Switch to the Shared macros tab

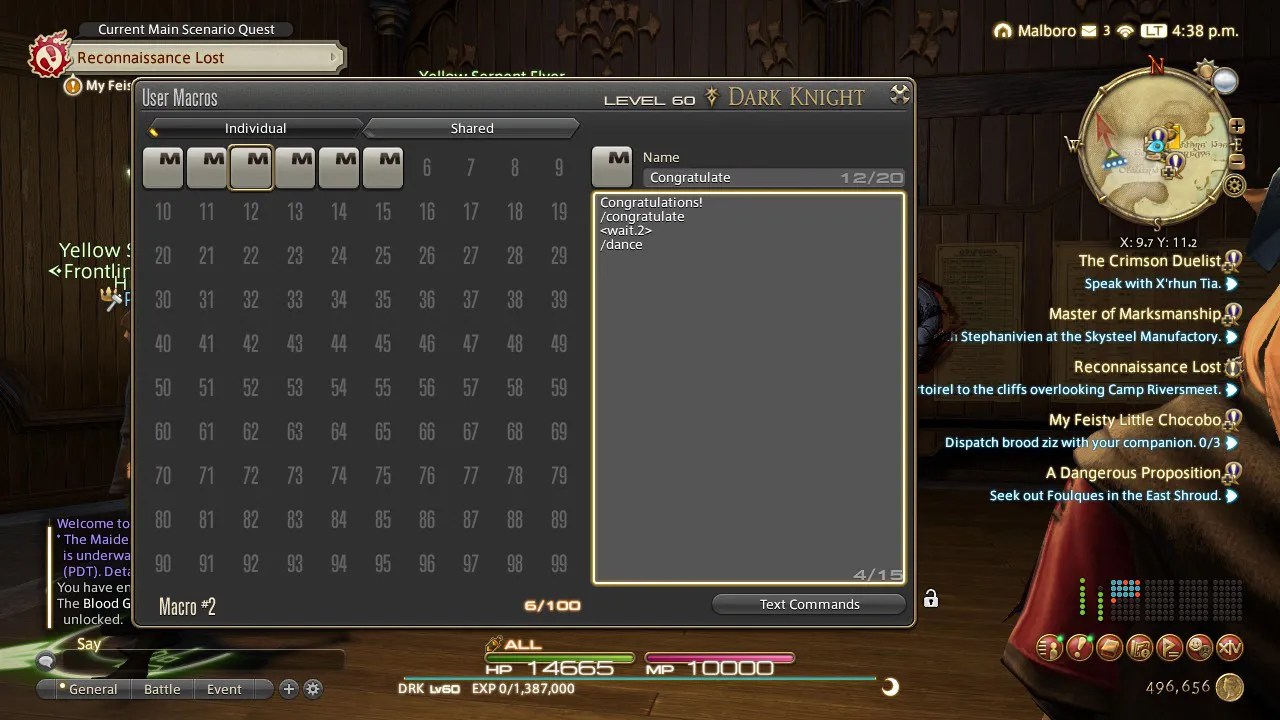pos(471,128)
